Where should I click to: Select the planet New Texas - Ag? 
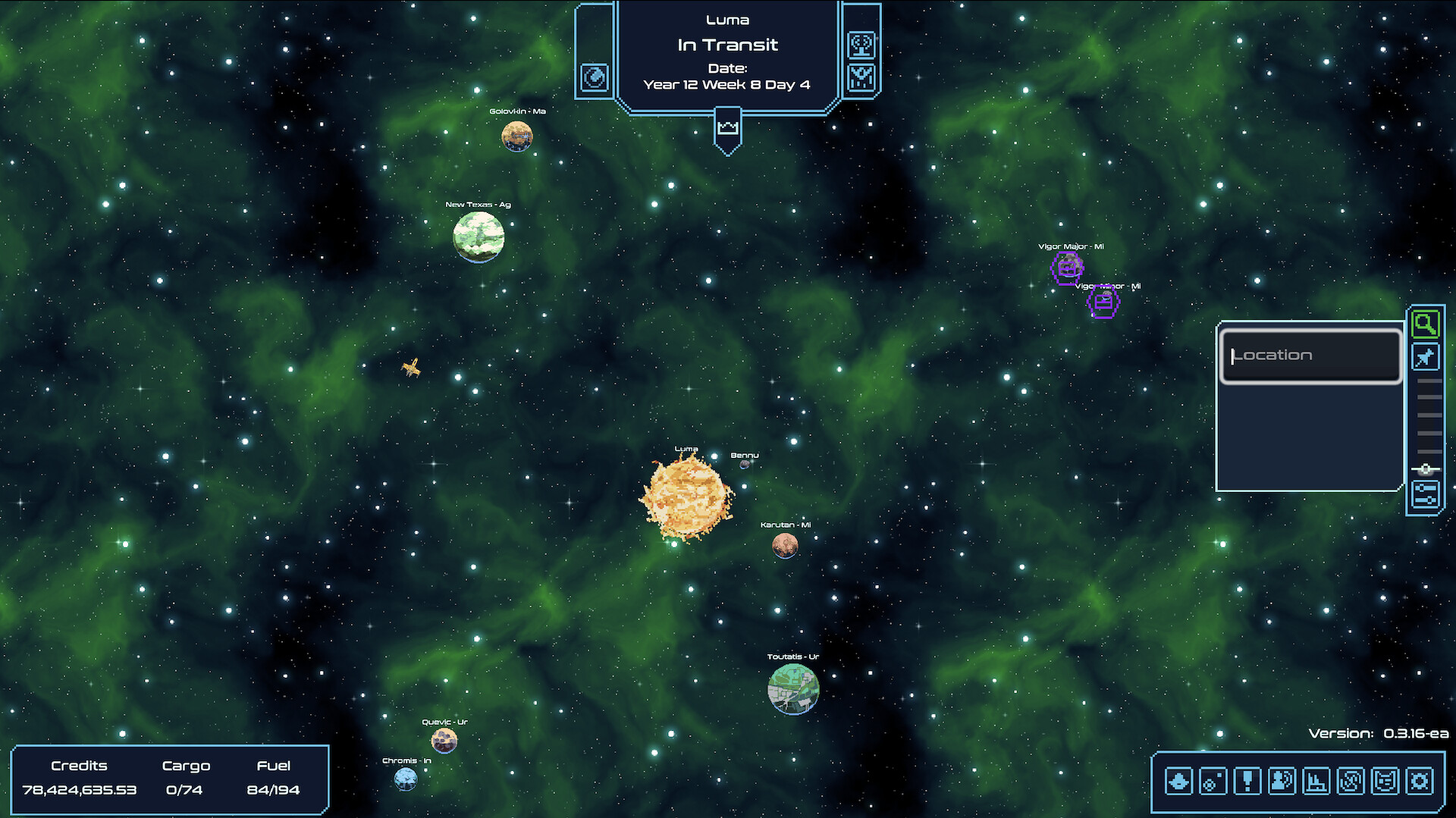479,237
